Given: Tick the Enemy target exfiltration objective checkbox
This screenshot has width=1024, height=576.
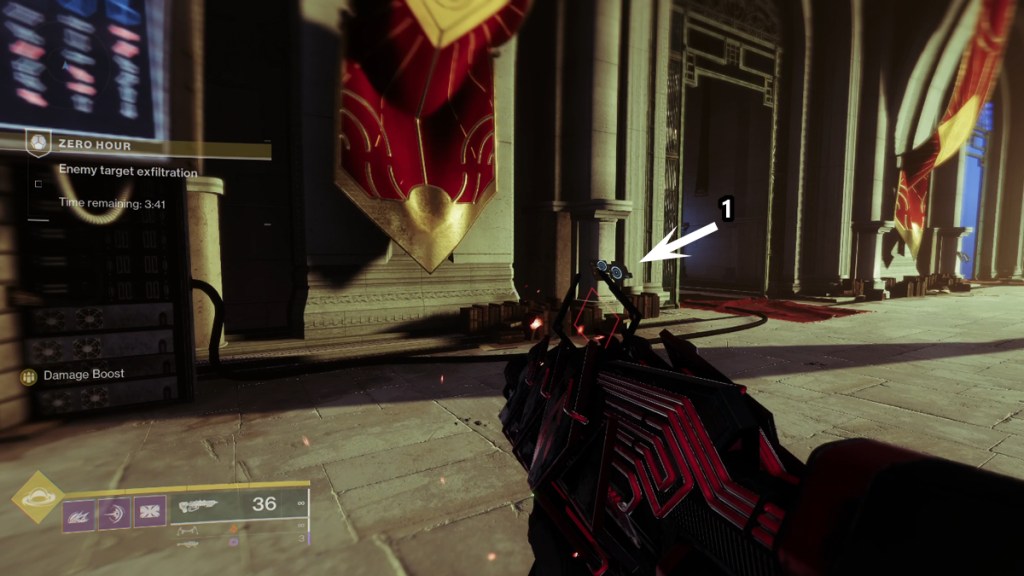Looking at the screenshot, I should pos(38,184).
